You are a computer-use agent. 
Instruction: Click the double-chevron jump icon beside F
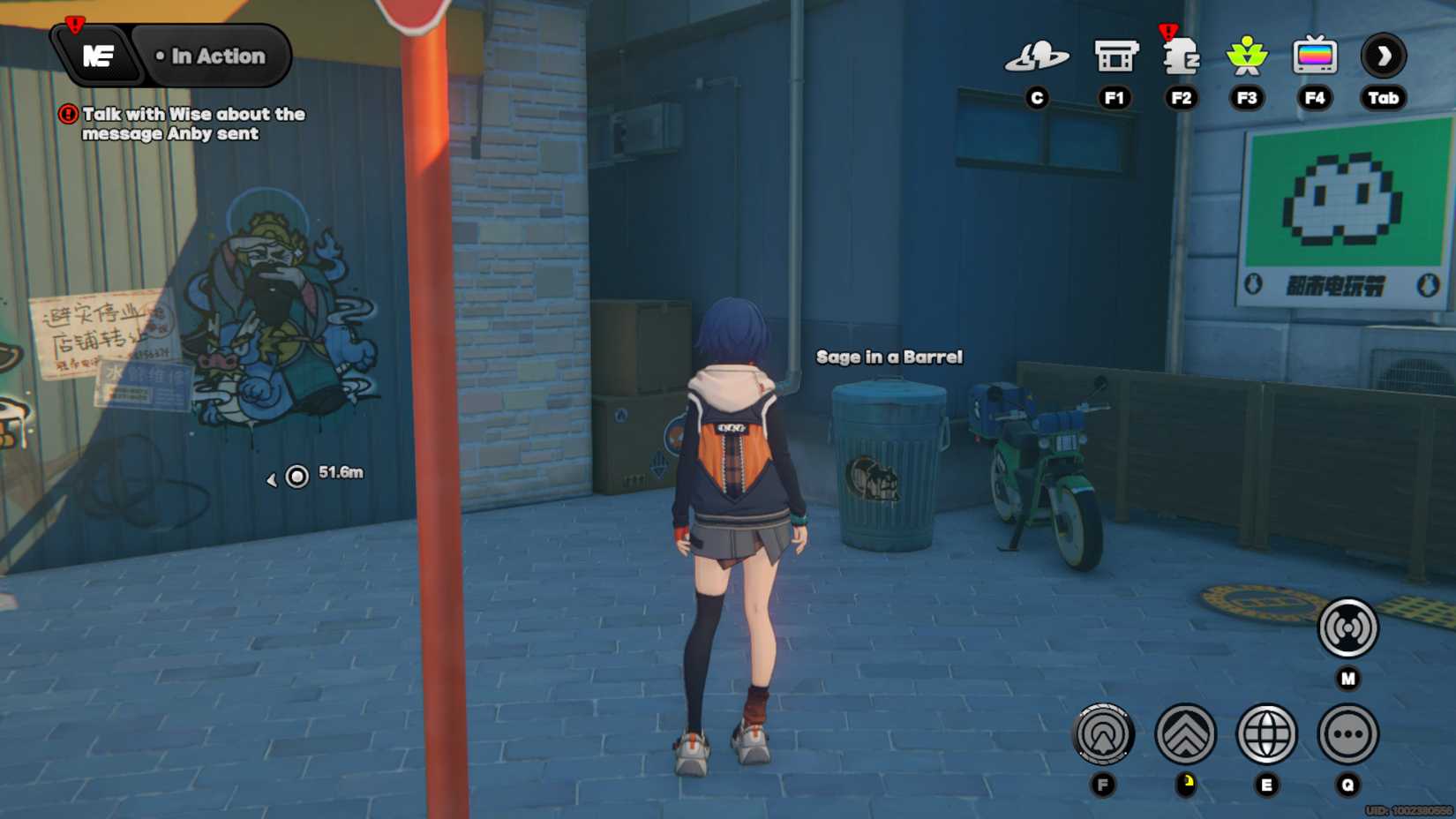pyautogui.click(x=1184, y=734)
